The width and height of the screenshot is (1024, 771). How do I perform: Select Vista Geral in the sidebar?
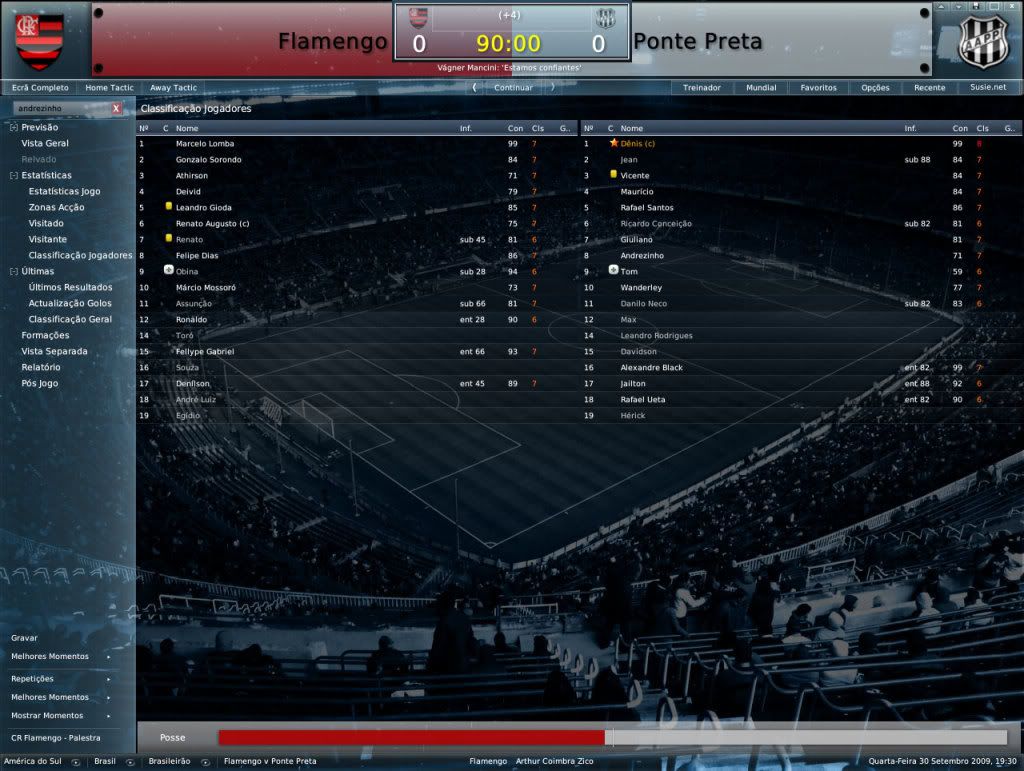point(45,143)
